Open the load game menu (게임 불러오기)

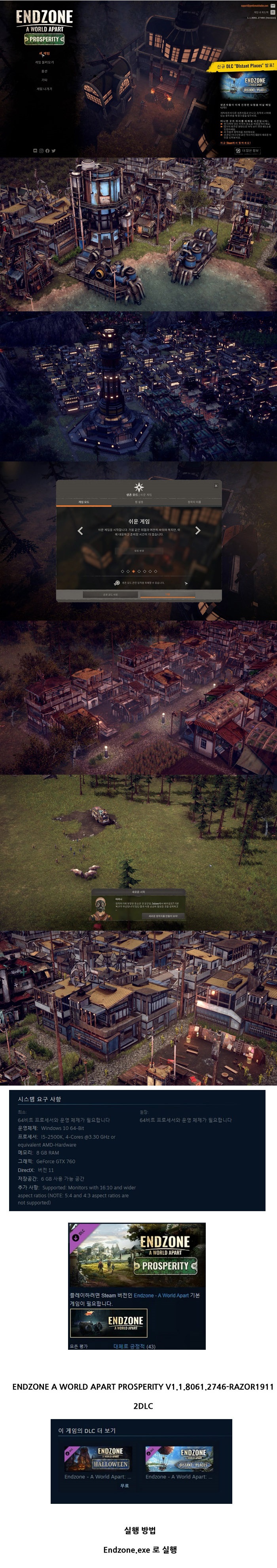[x=44, y=62]
